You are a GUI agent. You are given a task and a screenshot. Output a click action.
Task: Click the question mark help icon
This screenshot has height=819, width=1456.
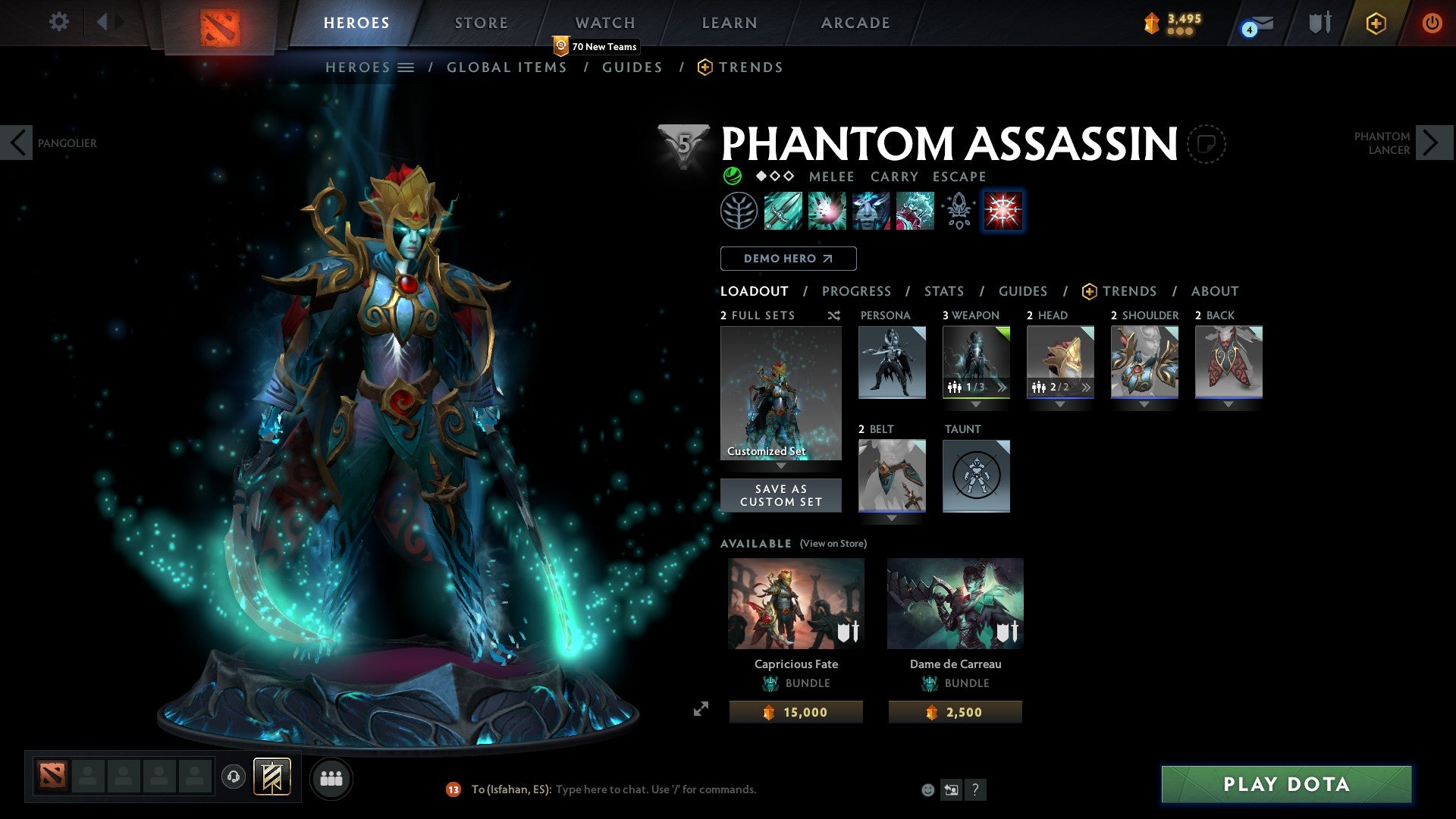pyautogui.click(x=976, y=789)
